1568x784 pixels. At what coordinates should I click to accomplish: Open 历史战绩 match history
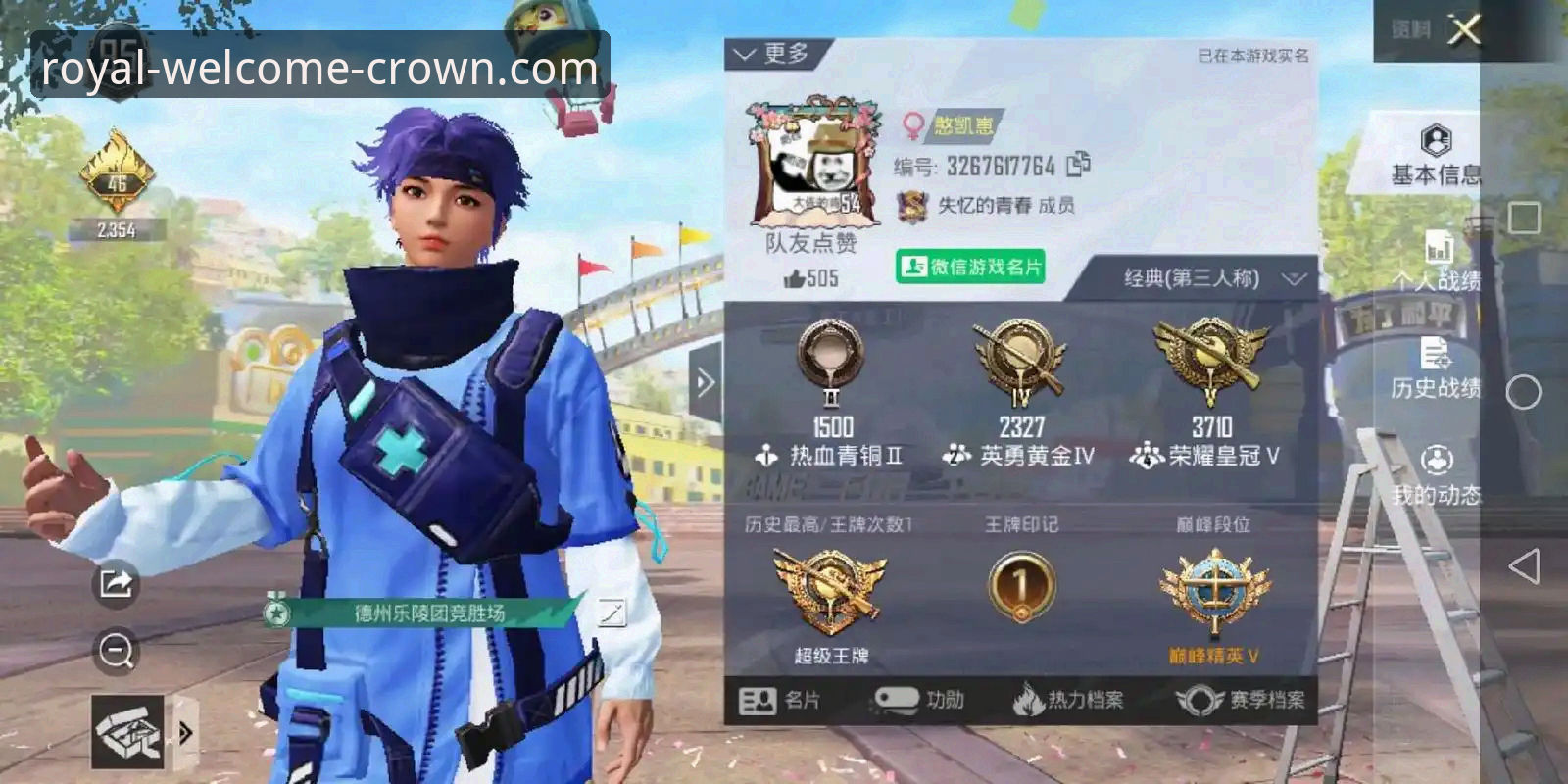click(x=1435, y=363)
